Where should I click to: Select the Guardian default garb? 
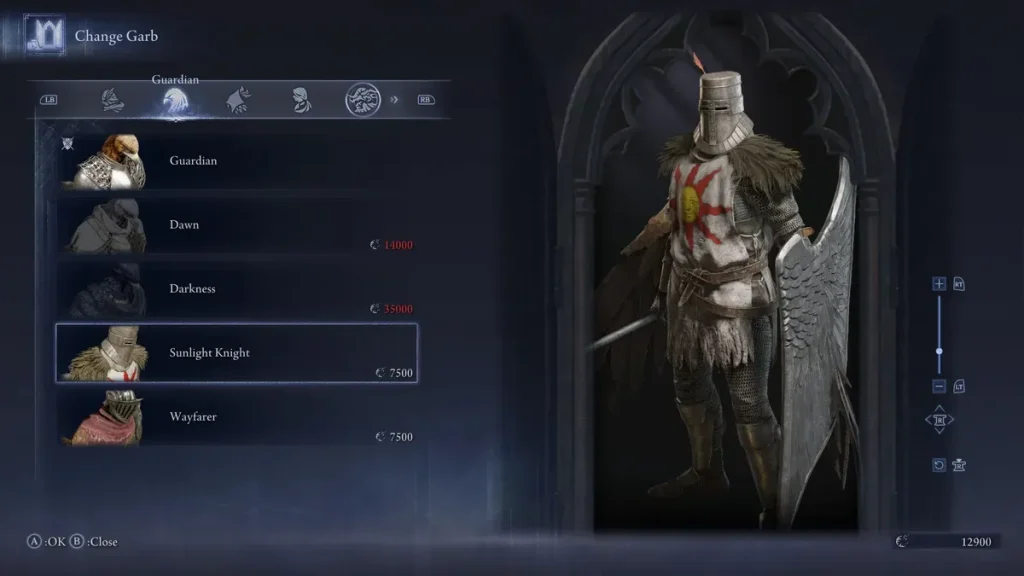point(236,161)
